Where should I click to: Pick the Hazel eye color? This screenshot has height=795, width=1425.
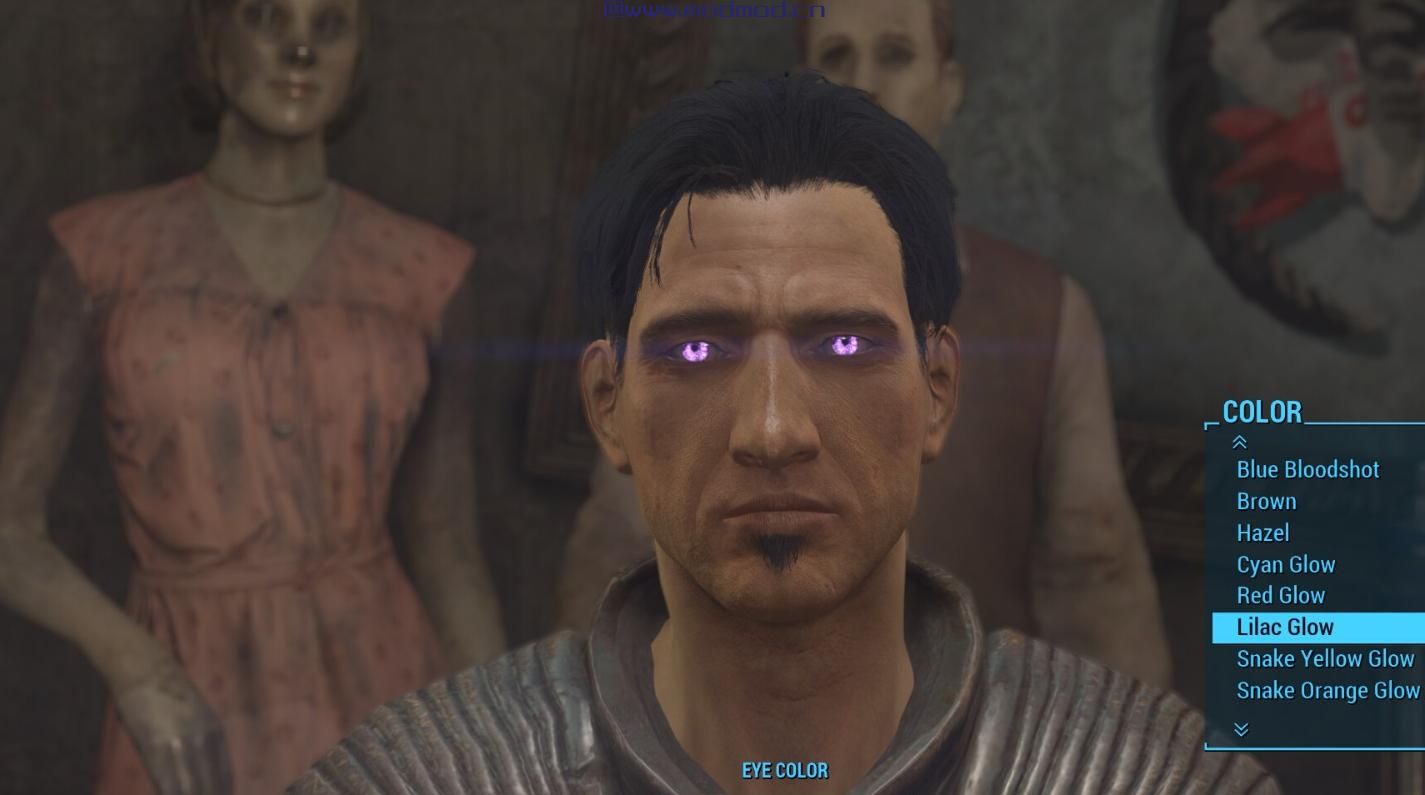tap(1263, 533)
